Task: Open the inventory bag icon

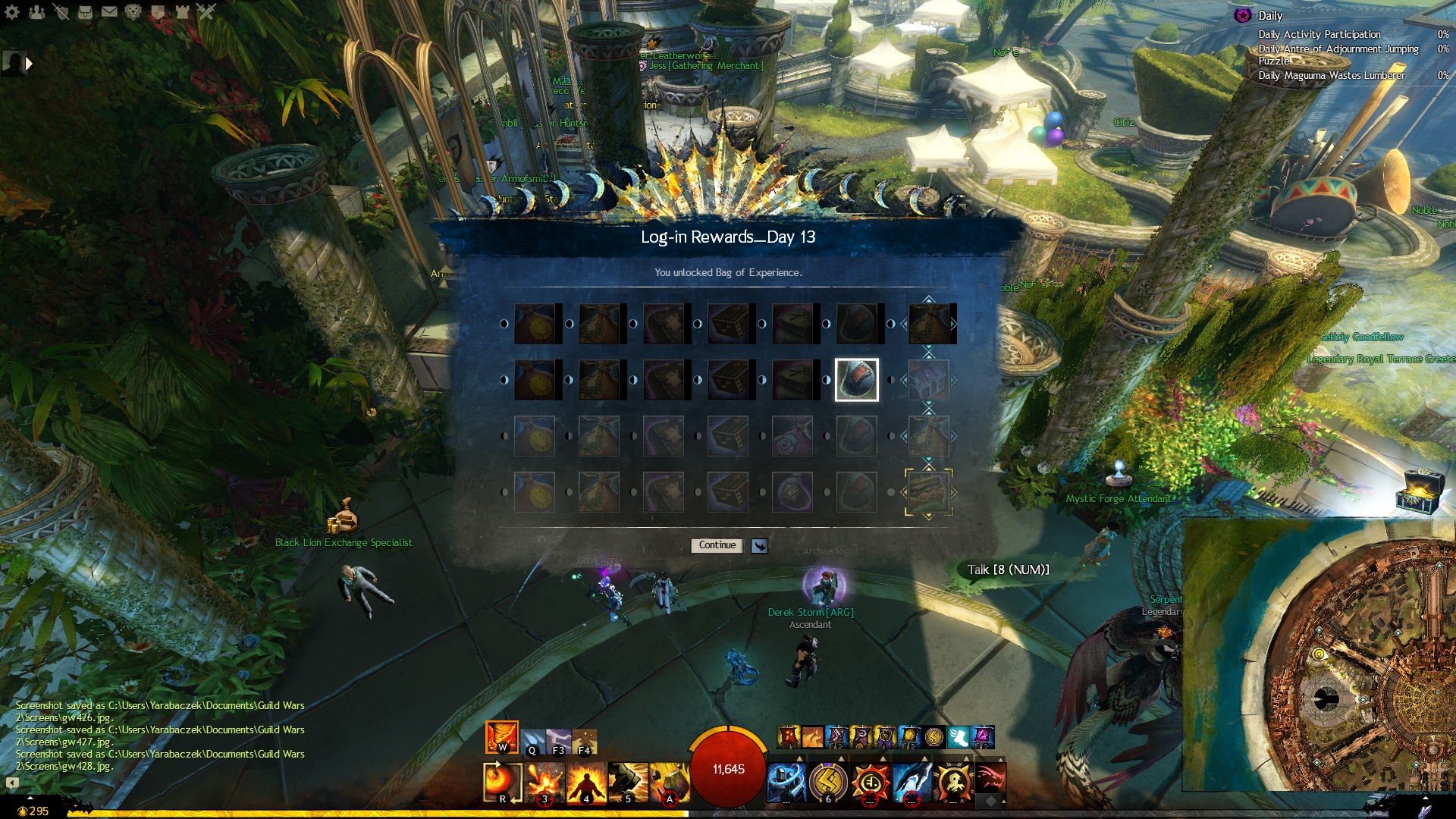Action: [x=85, y=11]
